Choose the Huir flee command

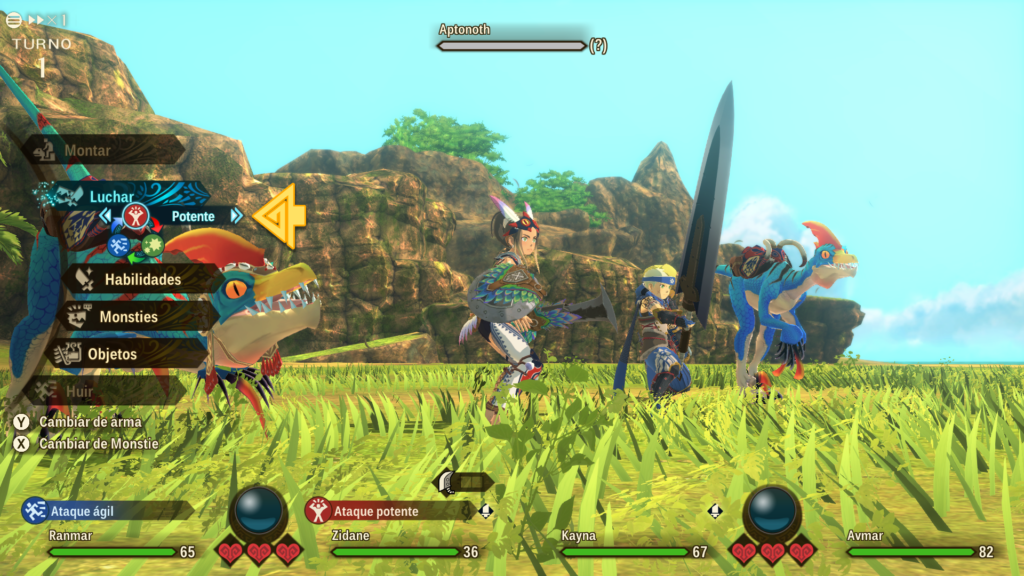[x=80, y=390]
